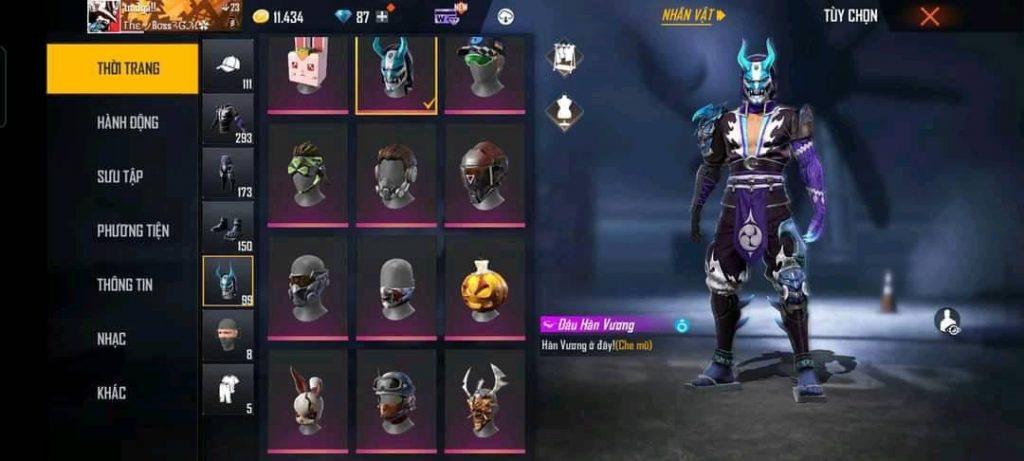Viewport: 1024px width, 461px height.
Task: Switch to the Hành Động tab
Action: [127, 123]
